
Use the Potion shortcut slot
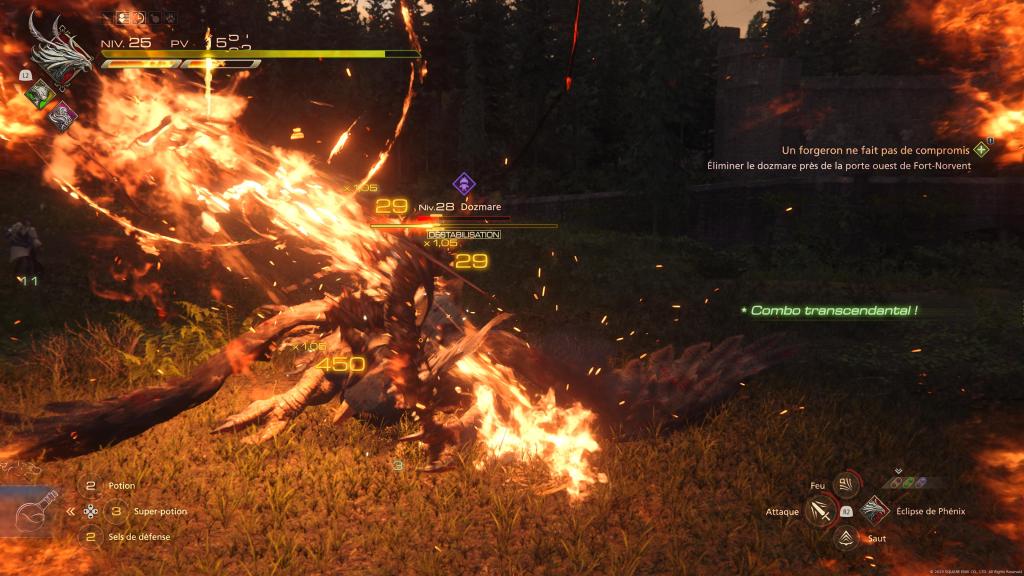(91, 486)
